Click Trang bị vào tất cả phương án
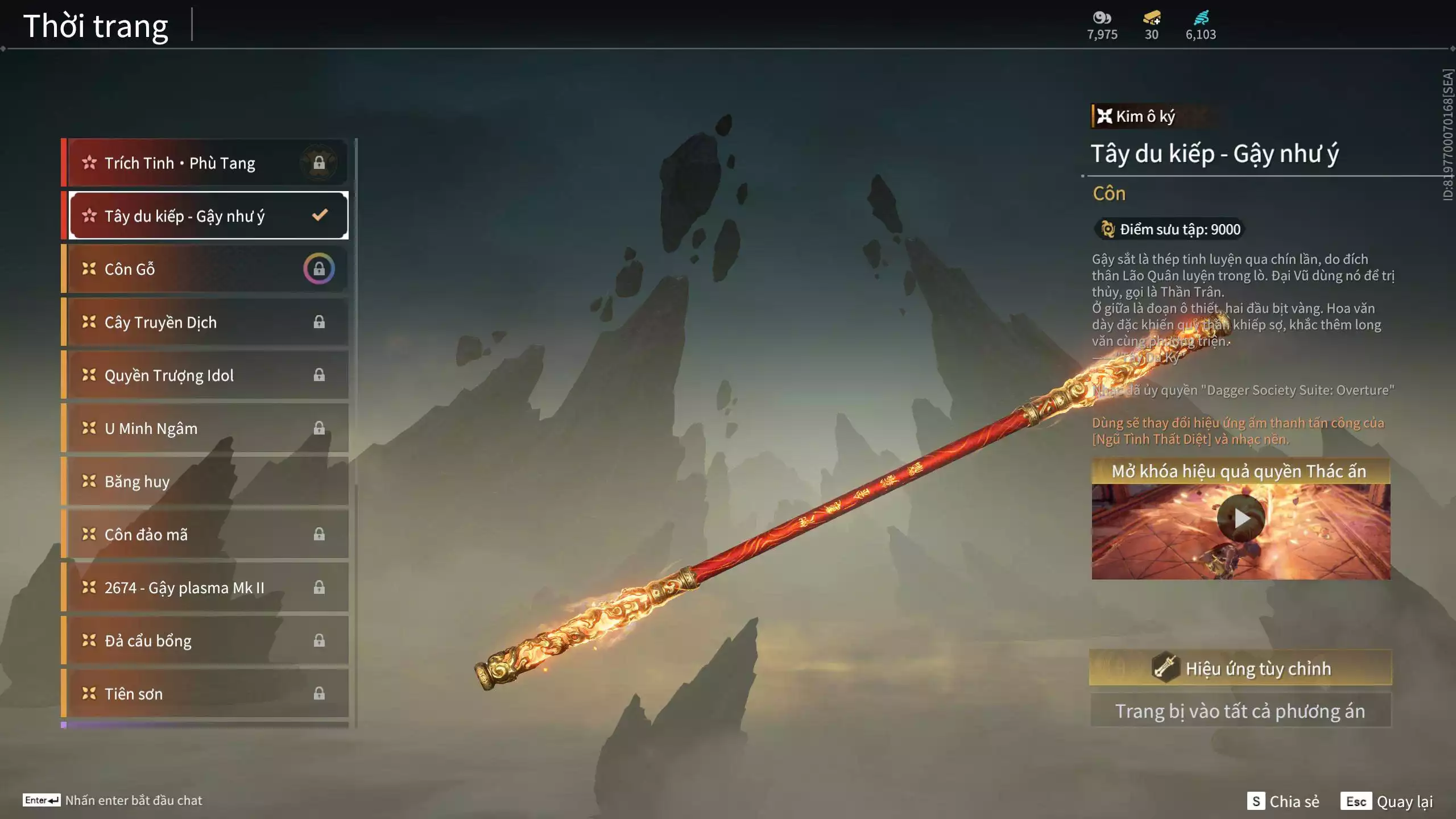Image resolution: width=1456 pixels, height=819 pixels. (1240, 711)
